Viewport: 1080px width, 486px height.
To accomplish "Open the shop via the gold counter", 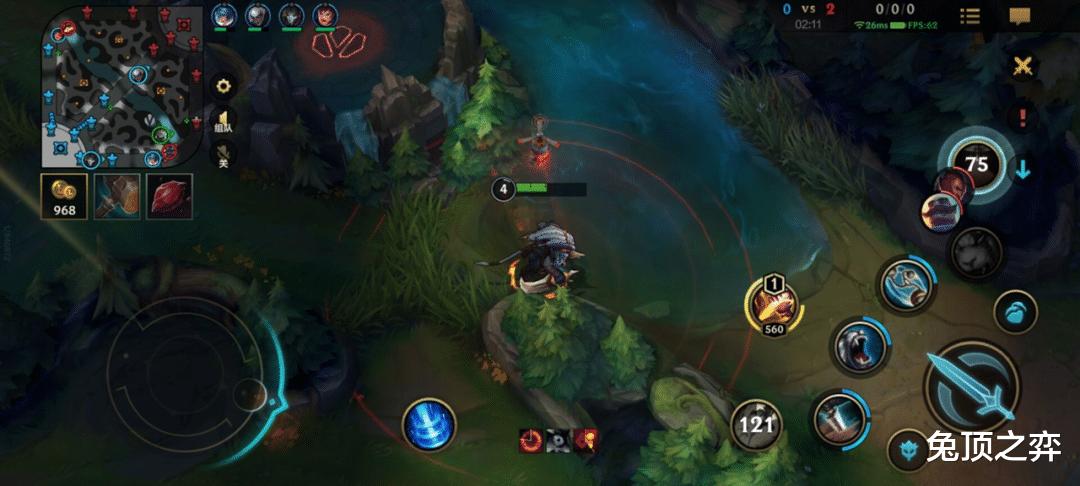I will [x=65, y=196].
